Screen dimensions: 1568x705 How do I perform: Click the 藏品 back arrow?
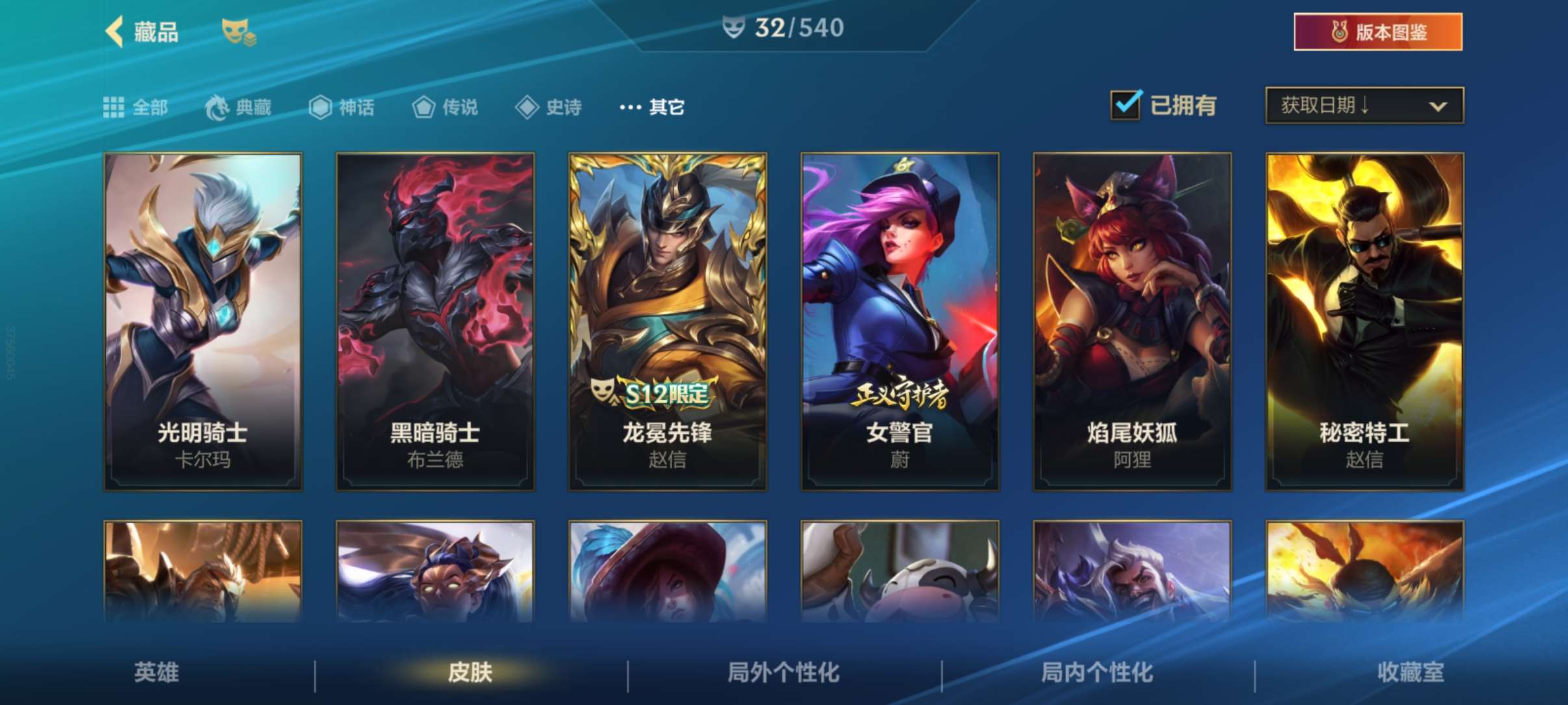coord(114,31)
